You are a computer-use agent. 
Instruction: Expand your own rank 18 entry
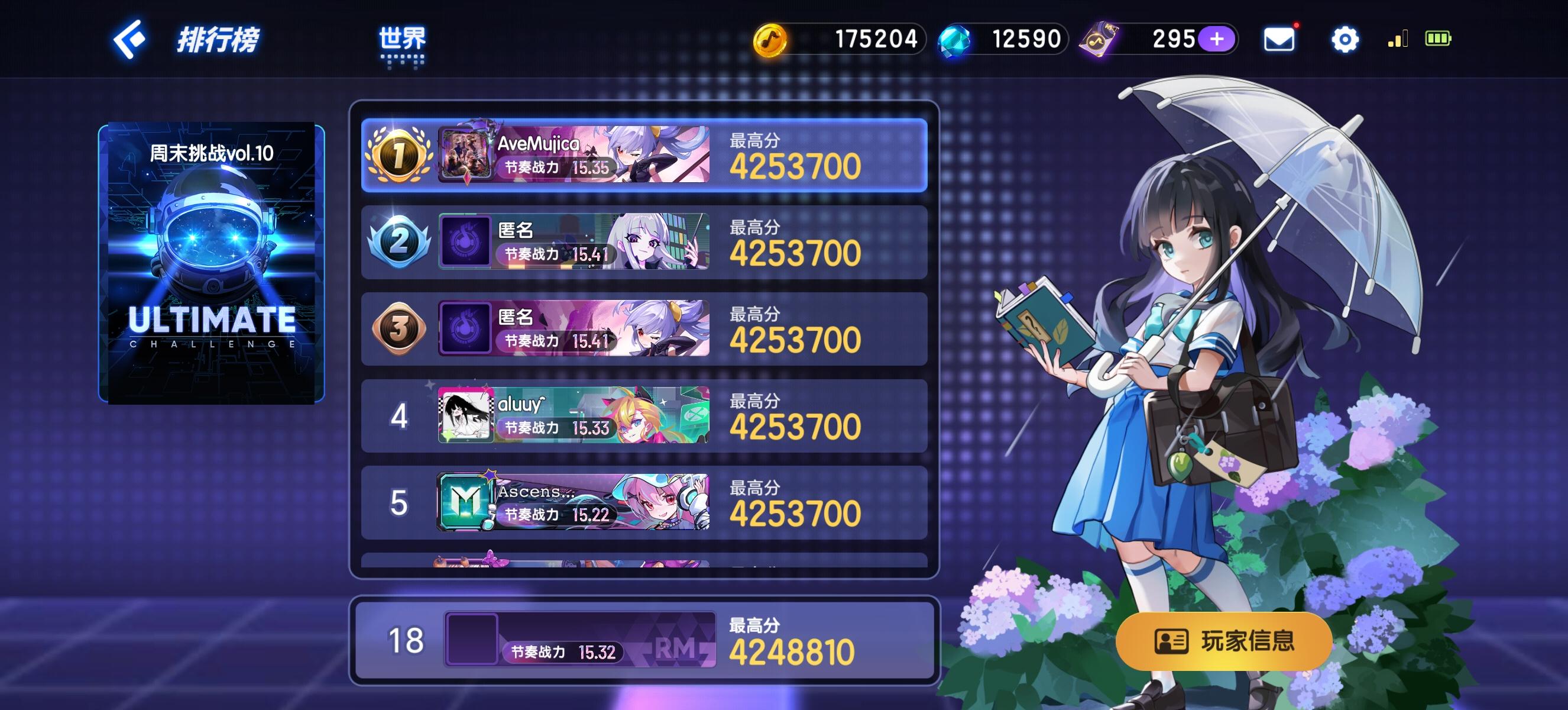point(645,643)
